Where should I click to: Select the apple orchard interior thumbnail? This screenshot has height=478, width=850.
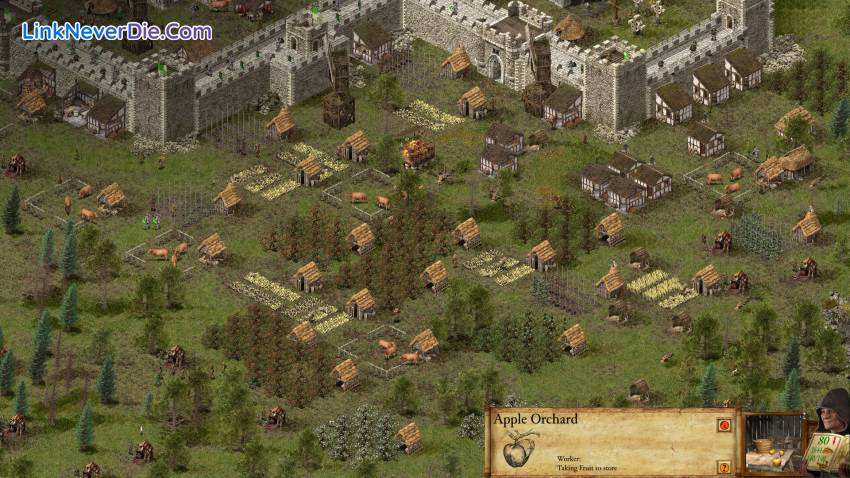click(x=773, y=443)
